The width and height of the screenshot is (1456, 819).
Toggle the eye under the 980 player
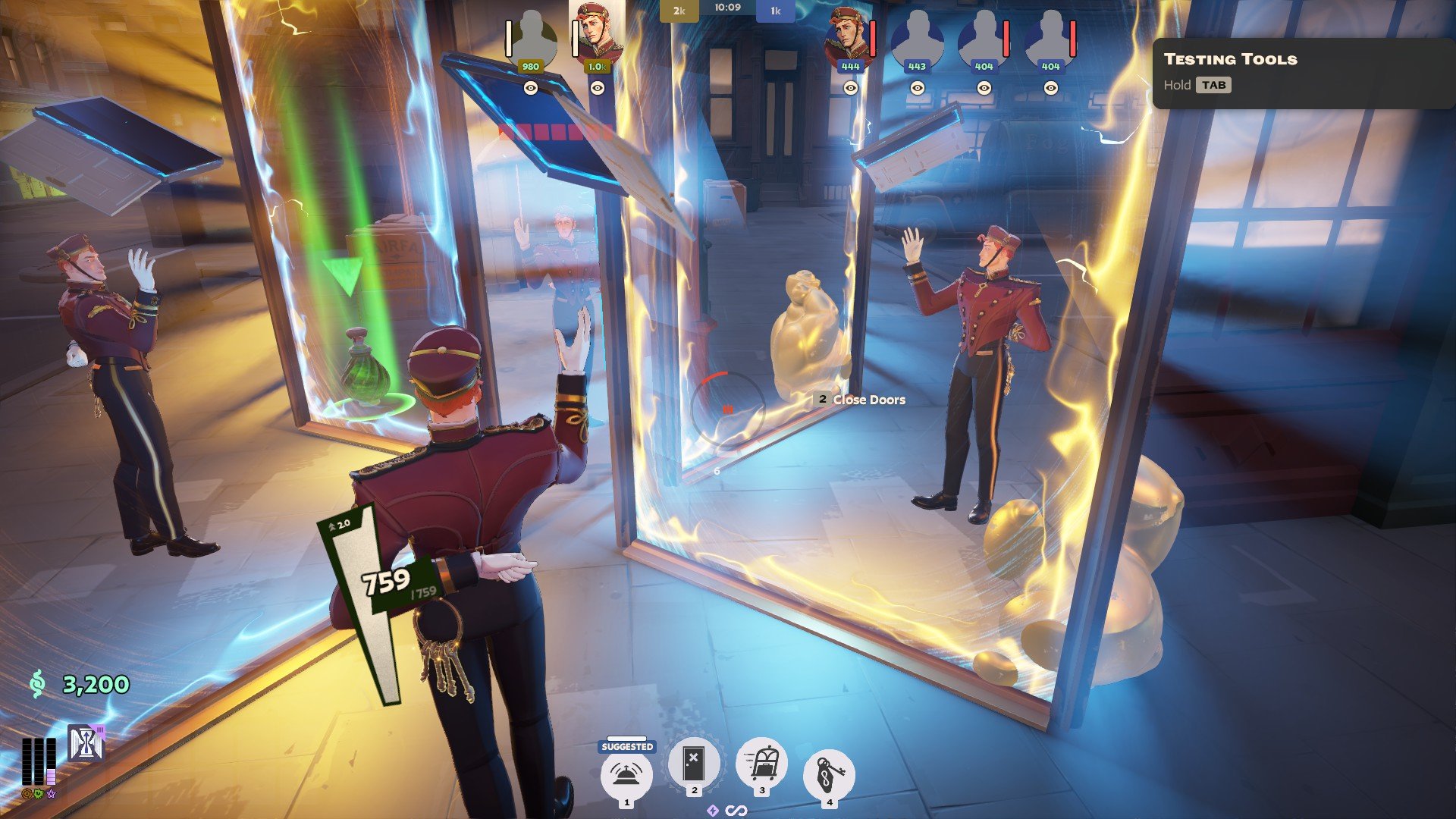pos(531,88)
